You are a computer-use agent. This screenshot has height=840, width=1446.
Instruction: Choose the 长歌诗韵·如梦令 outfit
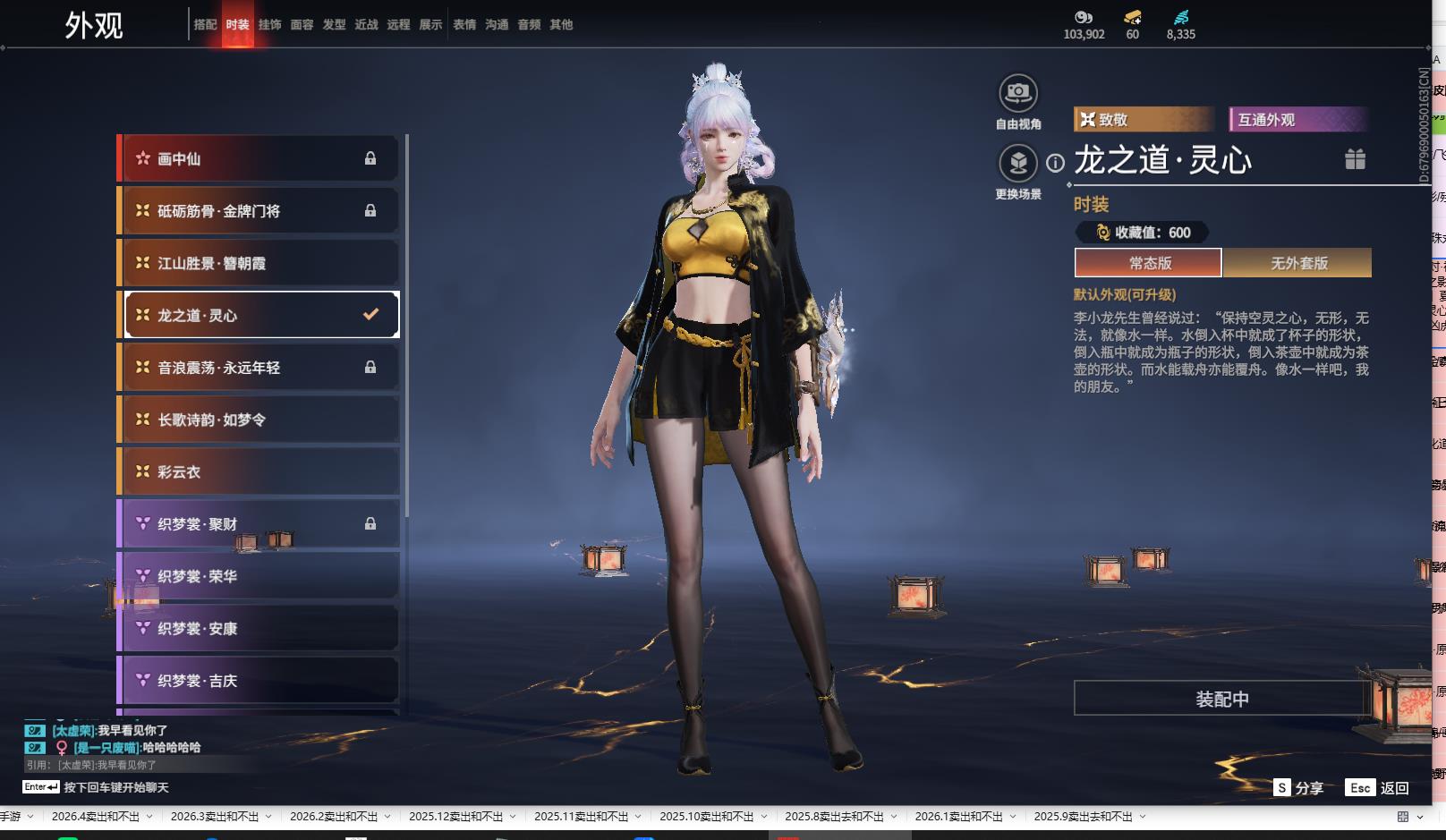(x=259, y=420)
